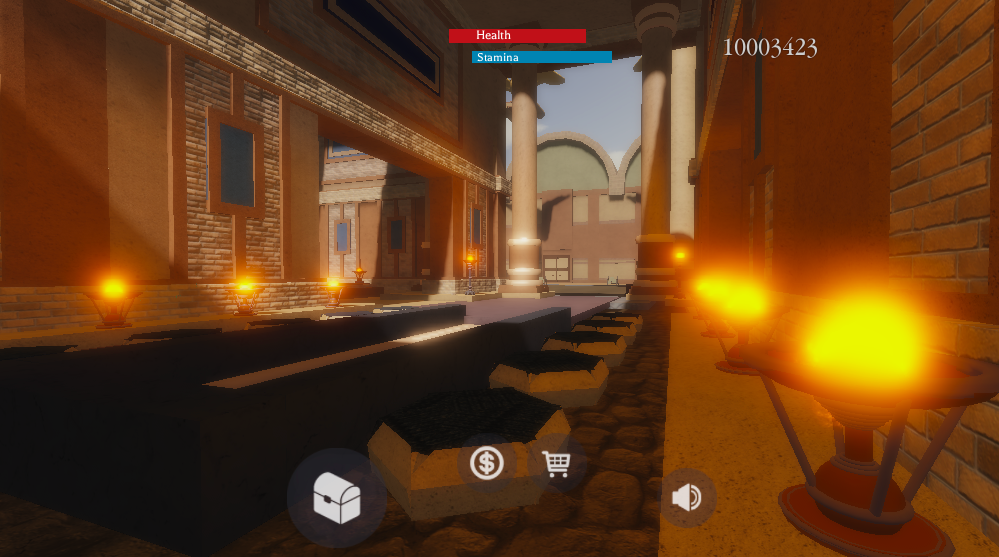Open the shopping cart store
Viewport: 999px width, 557px height.
coord(556,463)
